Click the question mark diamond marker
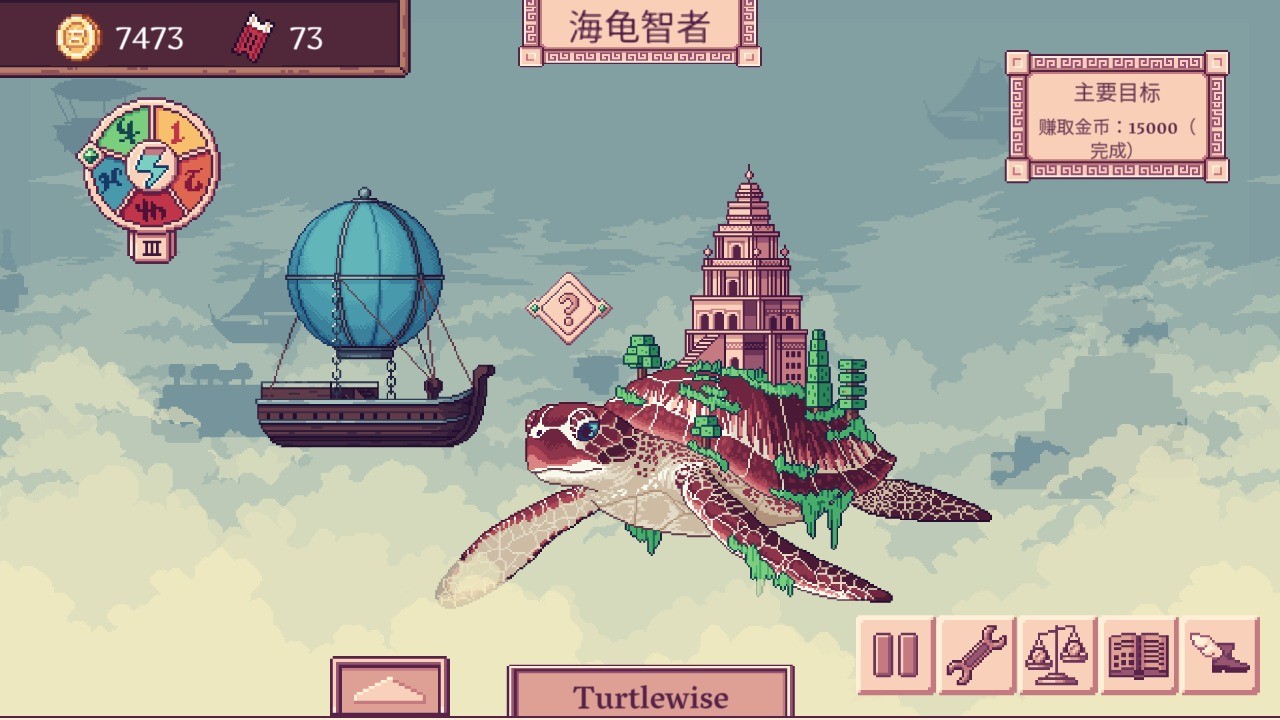This screenshot has height=720, width=1280. [x=568, y=308]
